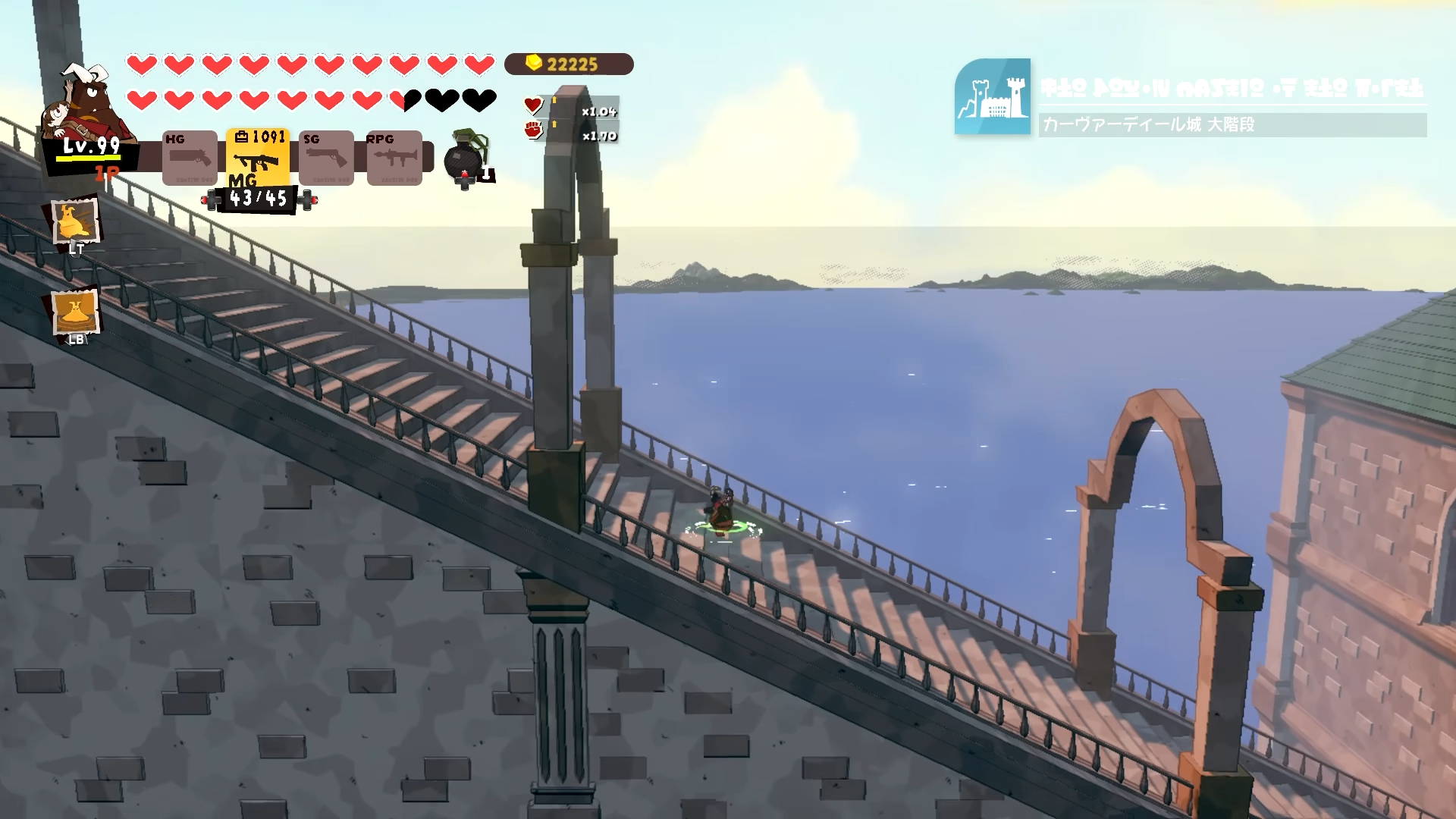Use the LB skill card icon
Screen dimensions: 1456x819
tap(75, 311)
